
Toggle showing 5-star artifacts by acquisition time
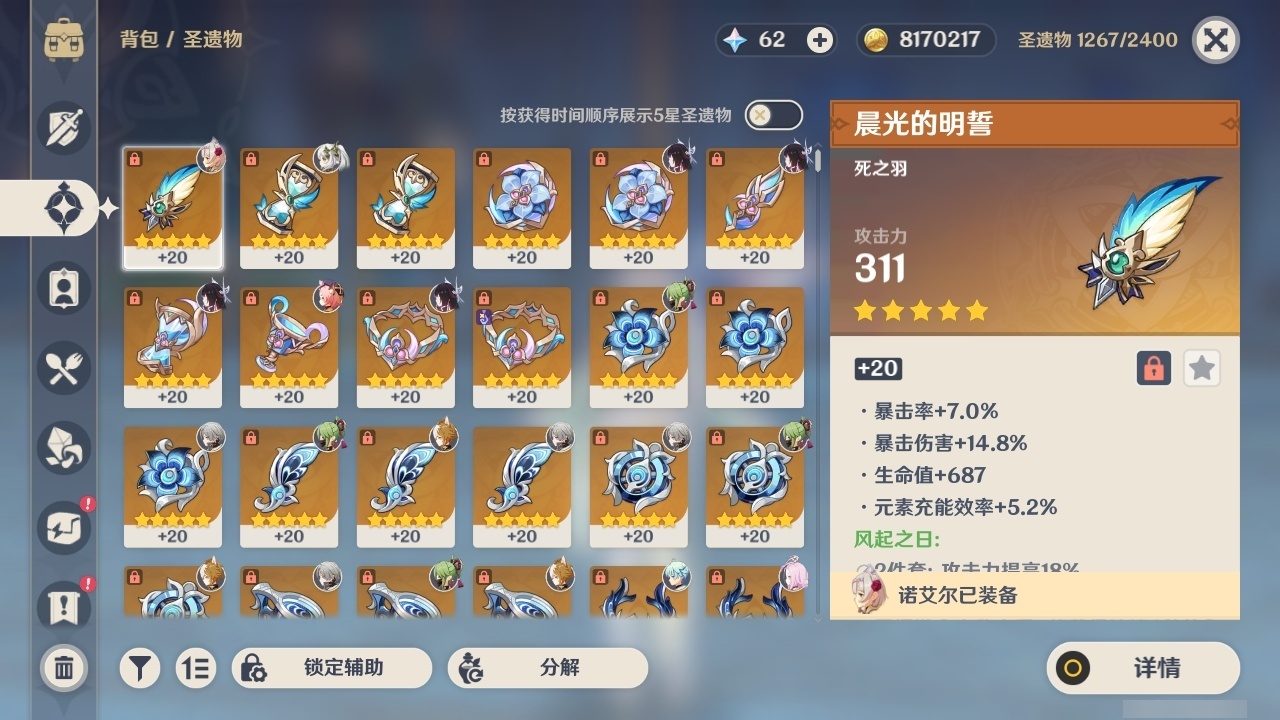coord(773,115)
